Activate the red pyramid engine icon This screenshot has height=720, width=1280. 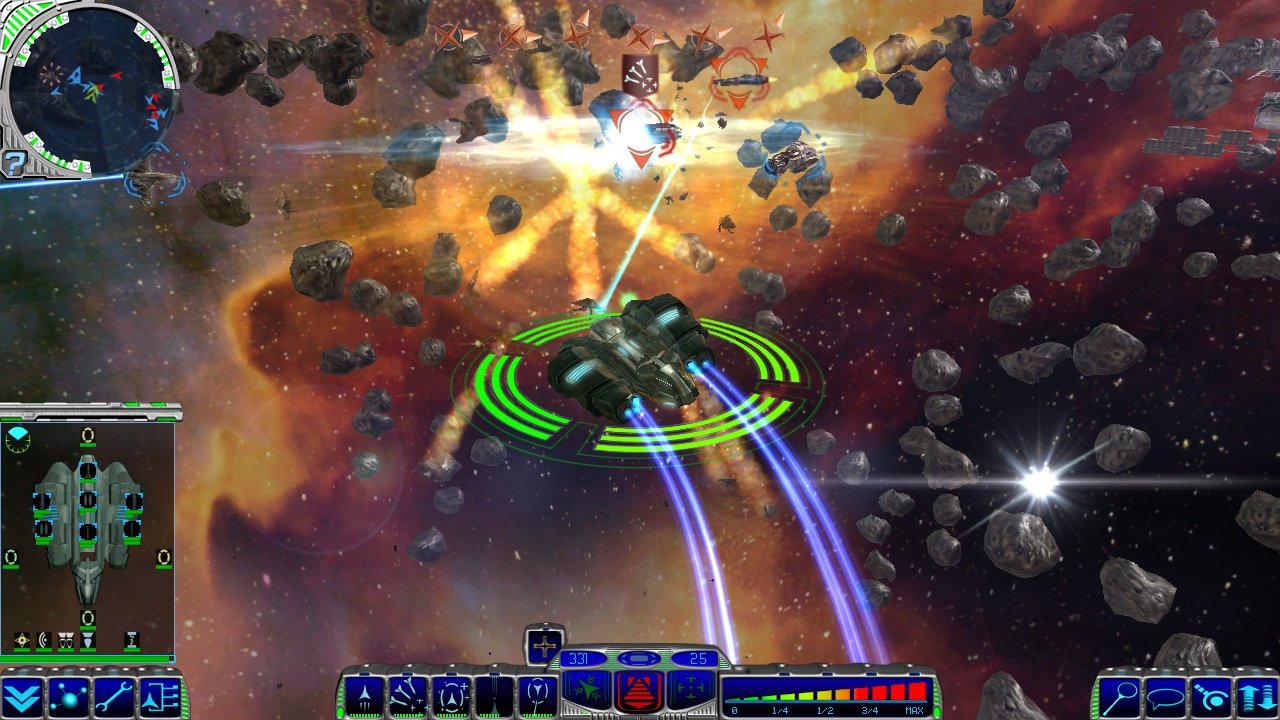point(638,691)
